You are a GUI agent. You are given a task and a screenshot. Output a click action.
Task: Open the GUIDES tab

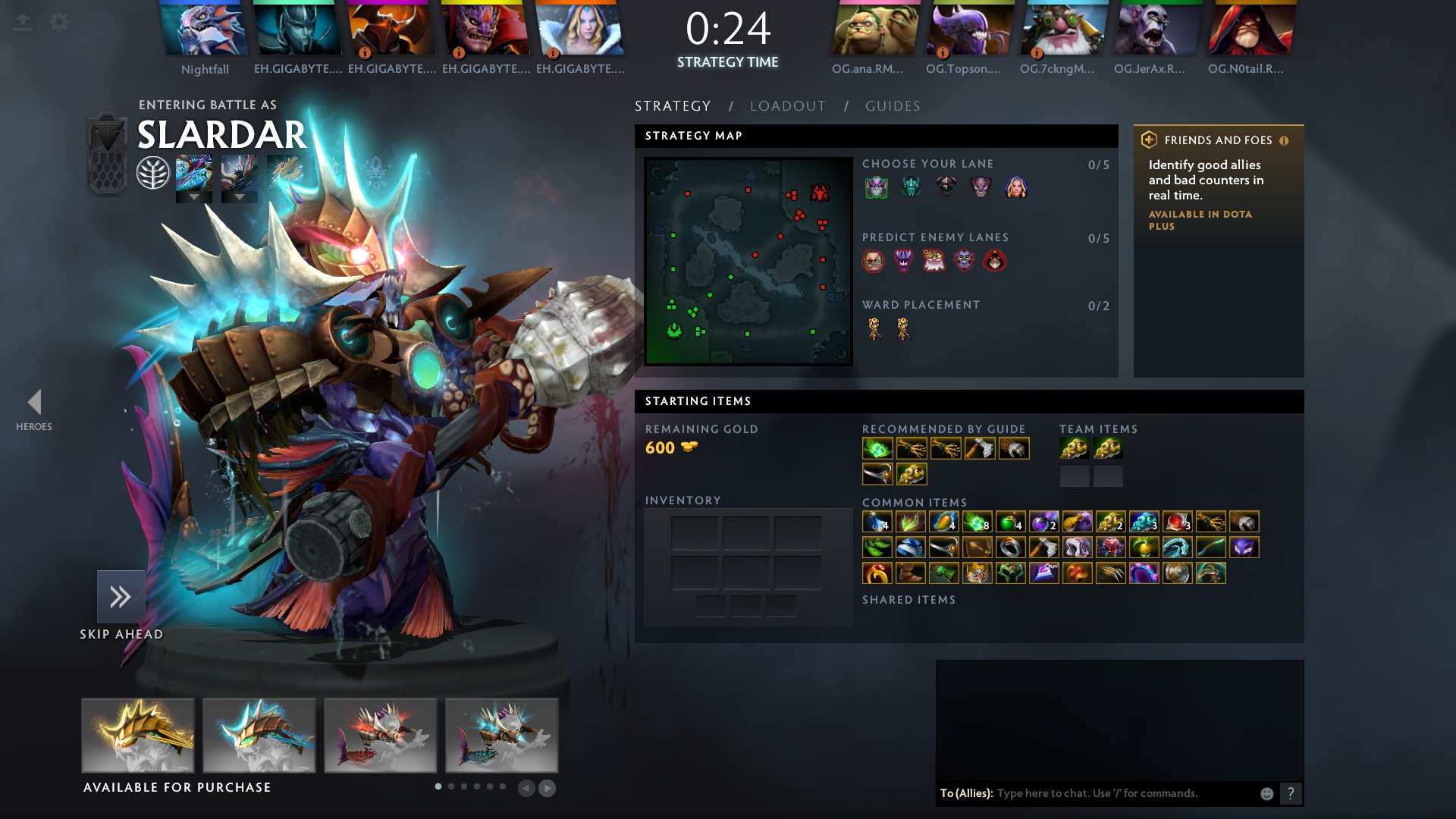893,106
